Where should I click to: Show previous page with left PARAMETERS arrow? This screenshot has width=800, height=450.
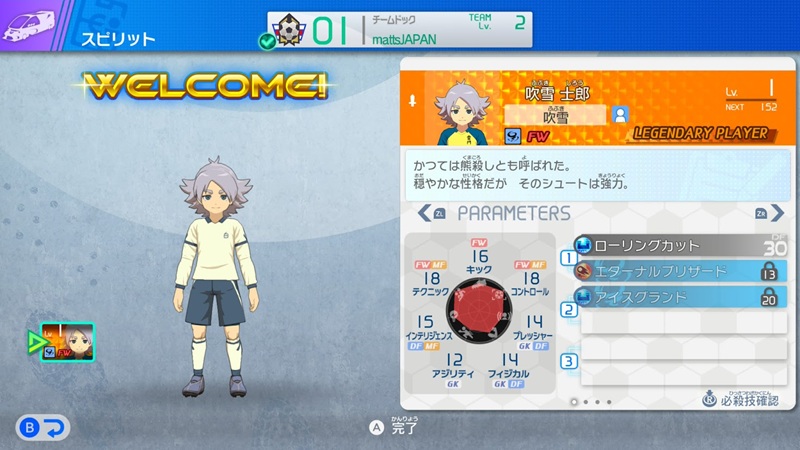click(426, 213)
